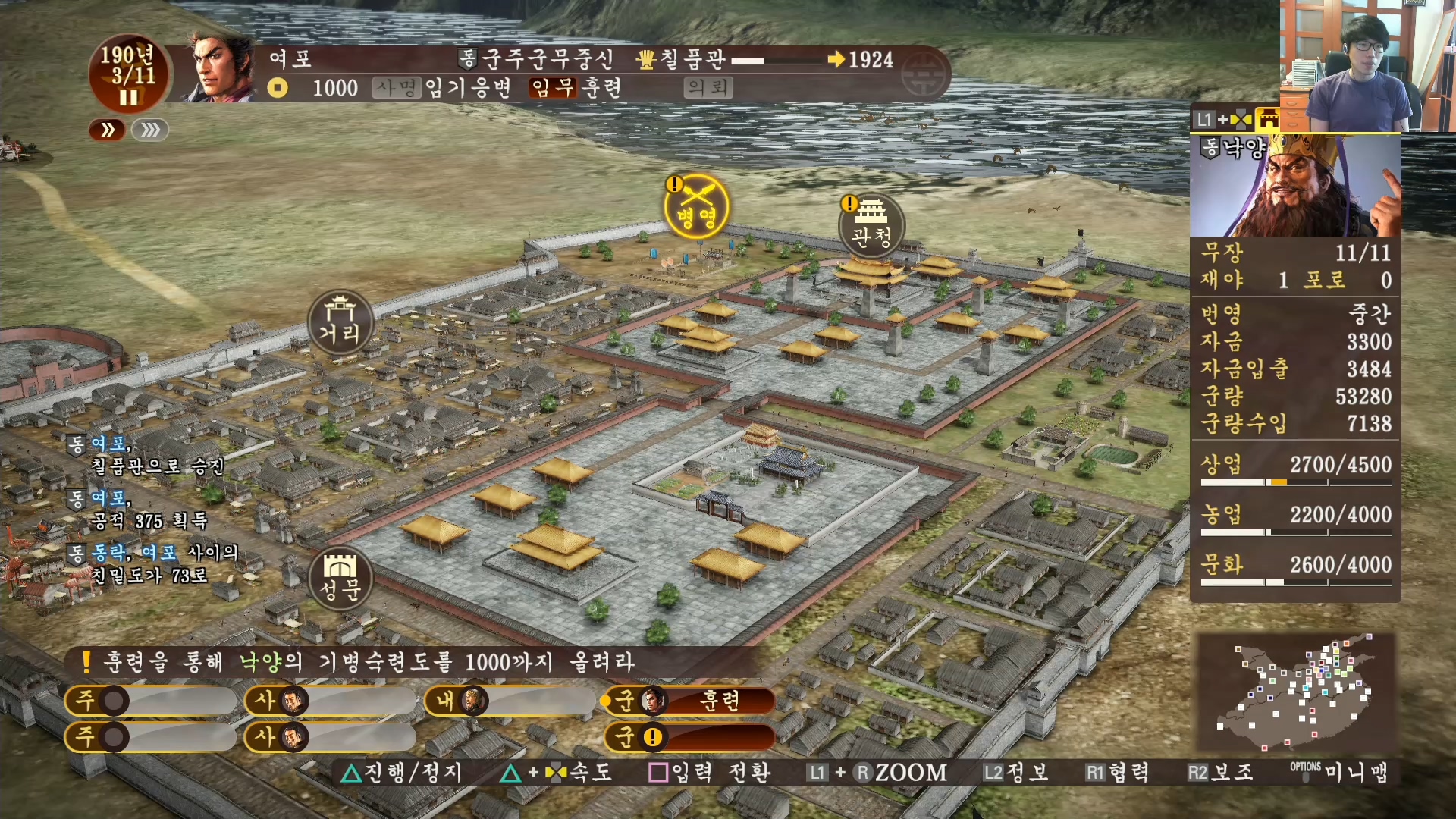Go to the 성문 city gate
Viewport: 1456px width, 819px height.
[340, 579]
